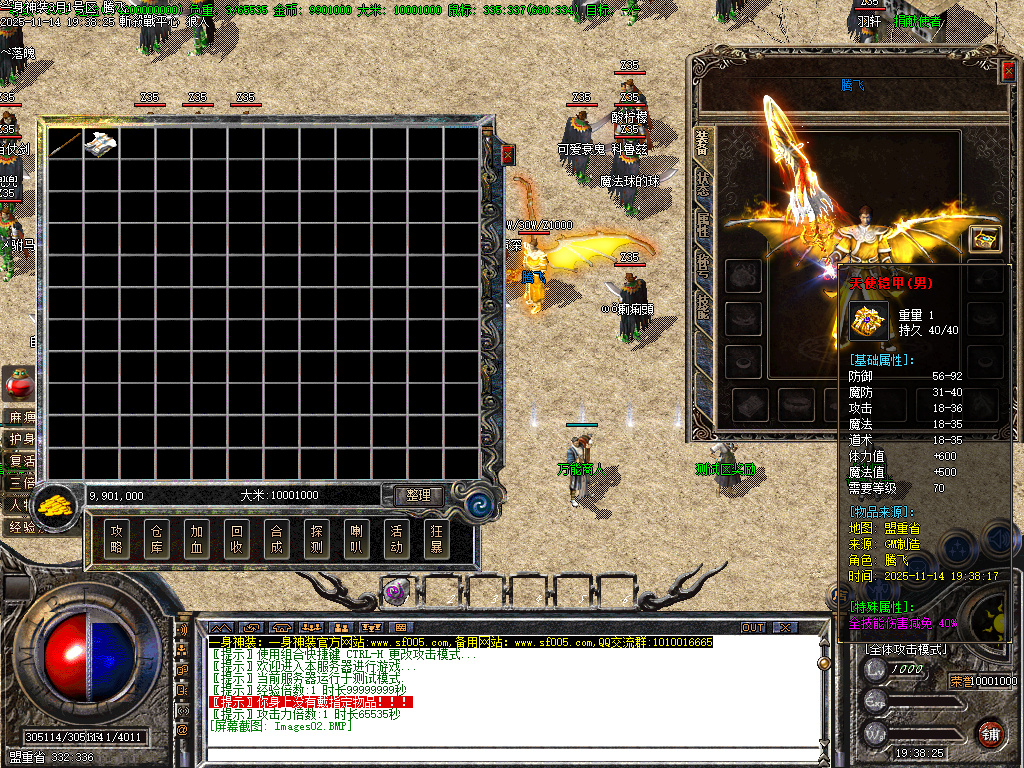Close the inventory bag window
The image size is (1024, 768).
click(x=507, y=154)
